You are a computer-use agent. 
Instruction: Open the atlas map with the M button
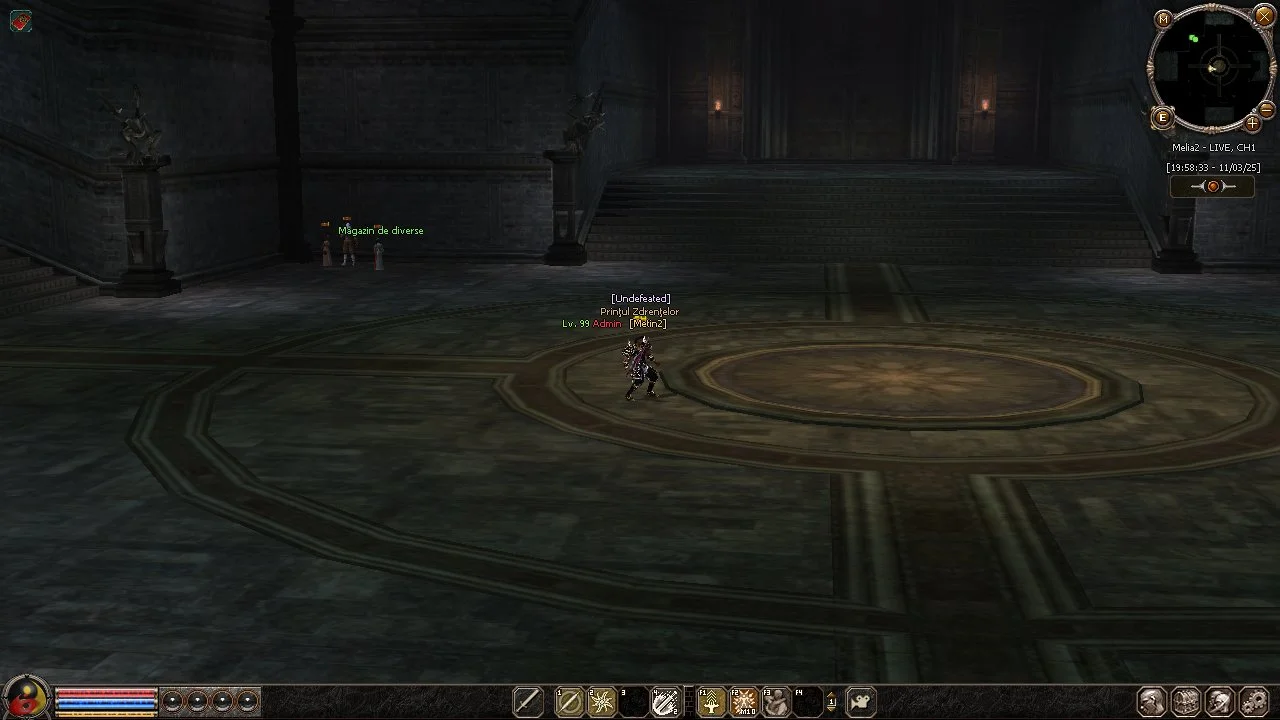(1163, 19)
